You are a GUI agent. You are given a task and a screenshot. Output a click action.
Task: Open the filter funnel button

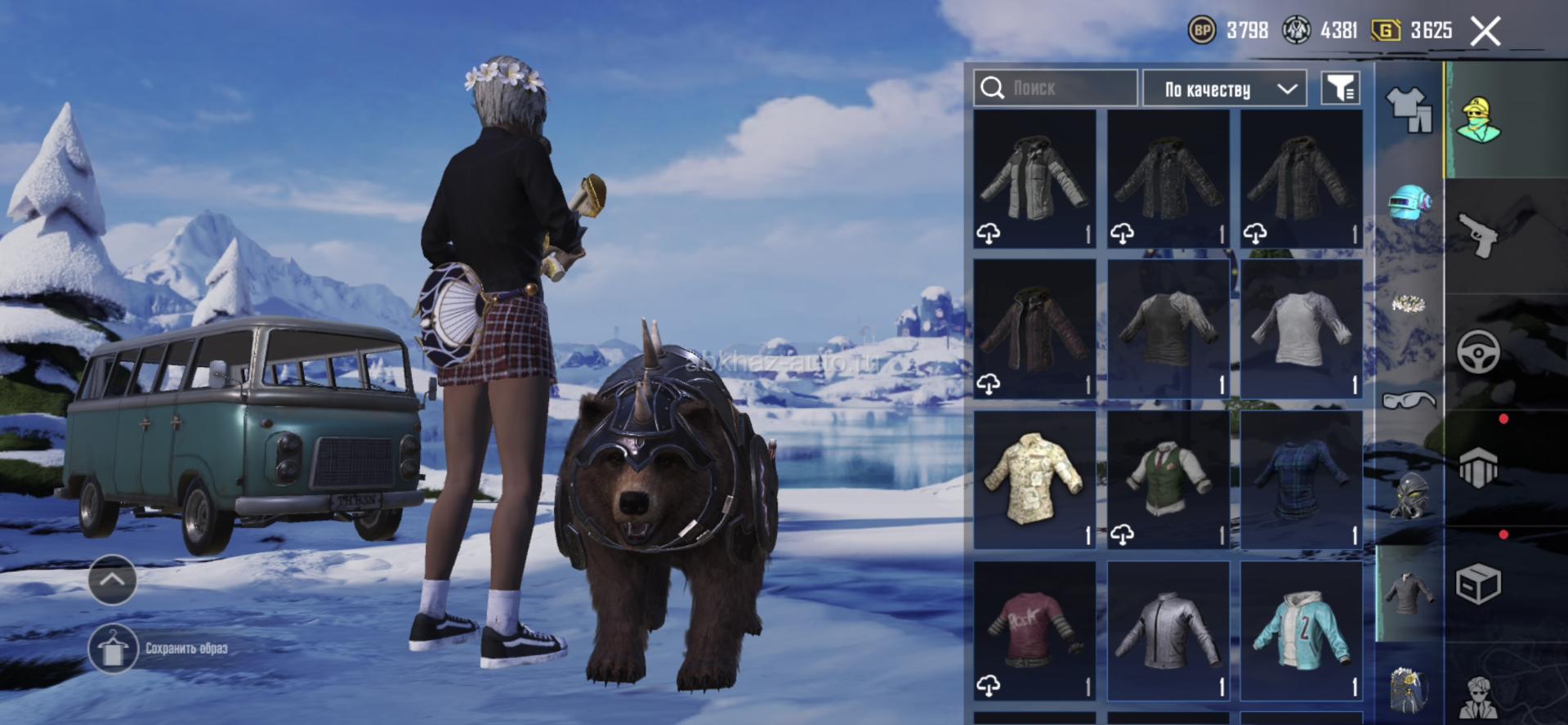coord(1341,88)
